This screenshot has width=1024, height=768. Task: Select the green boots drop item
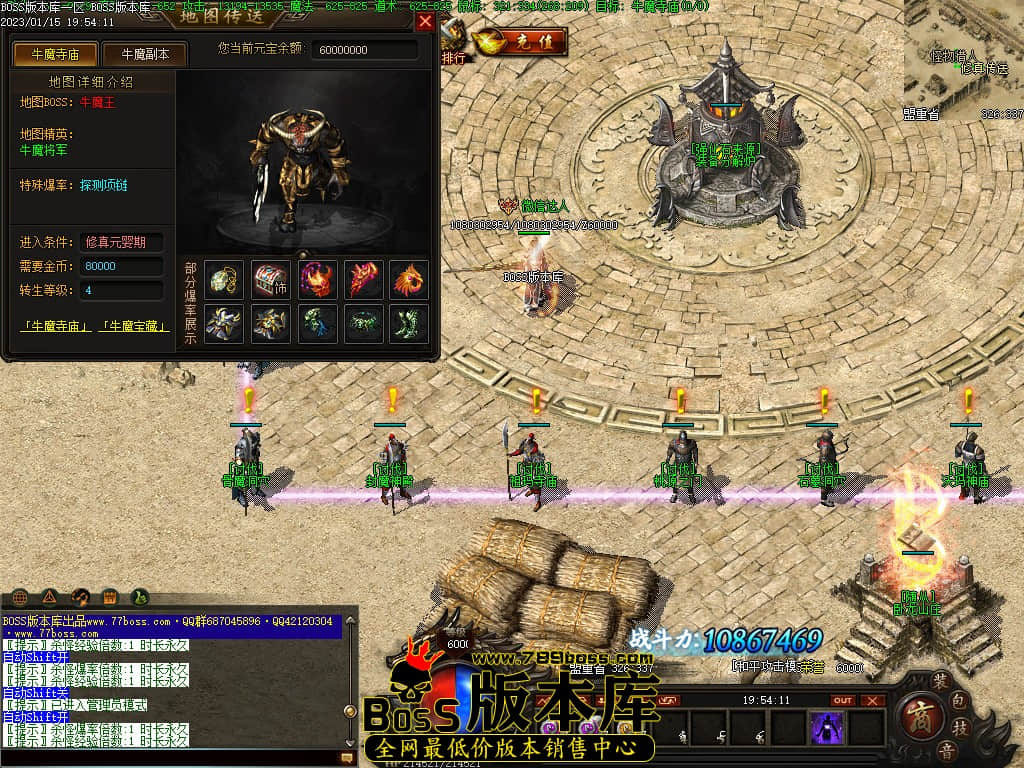click(408, 323)
